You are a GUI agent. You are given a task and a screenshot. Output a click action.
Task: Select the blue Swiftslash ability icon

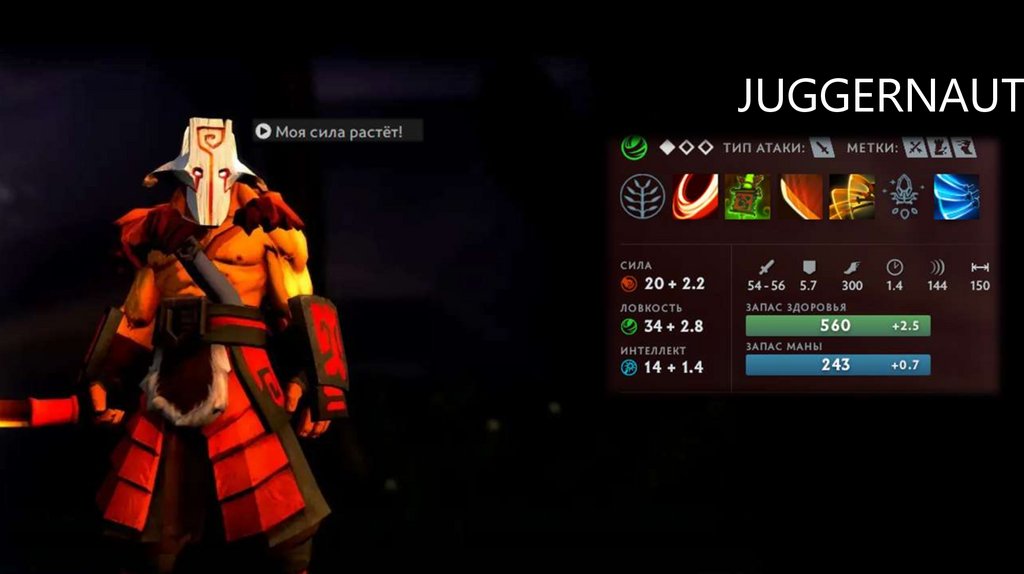(x=956, y=196)
